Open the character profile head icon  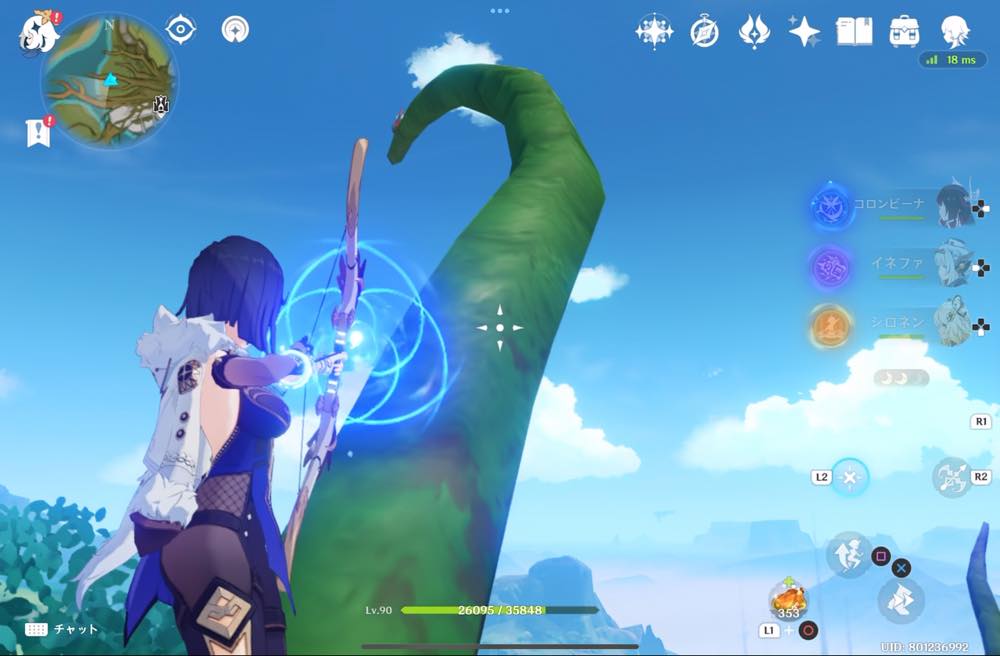tap(956, 30)
